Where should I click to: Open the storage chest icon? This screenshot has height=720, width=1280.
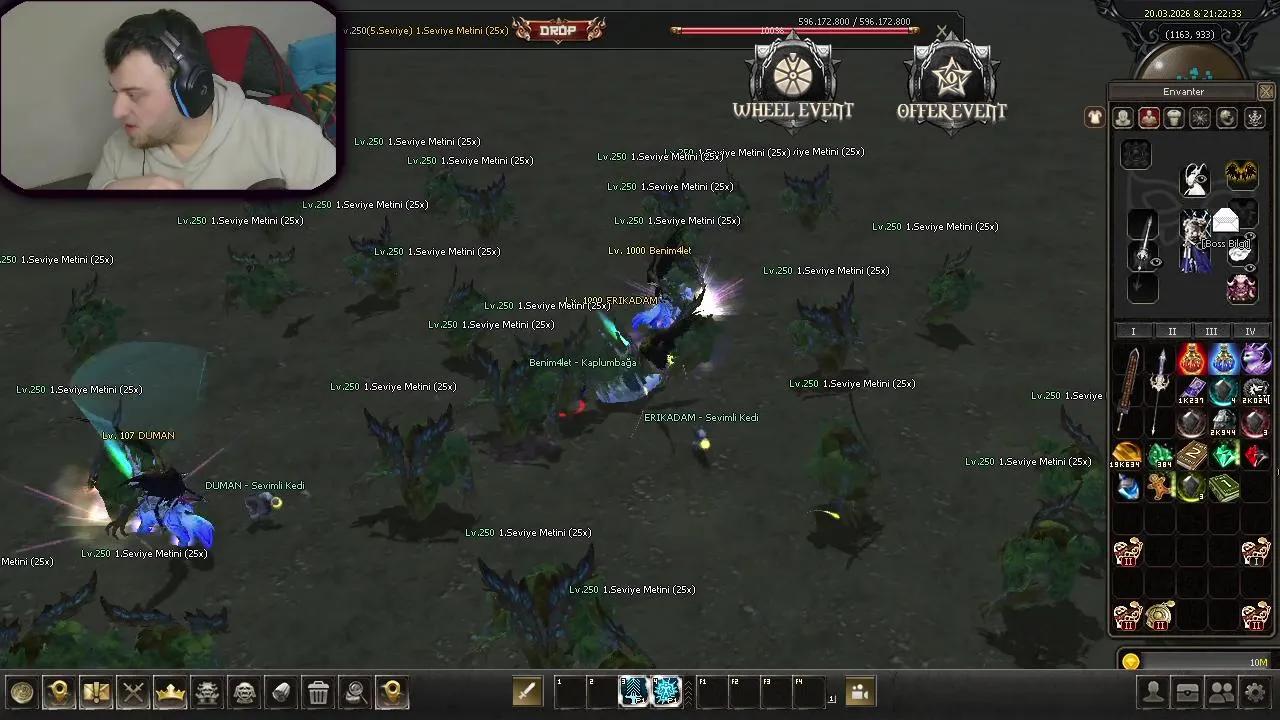pyautogui.click(x=1187, y=692)
